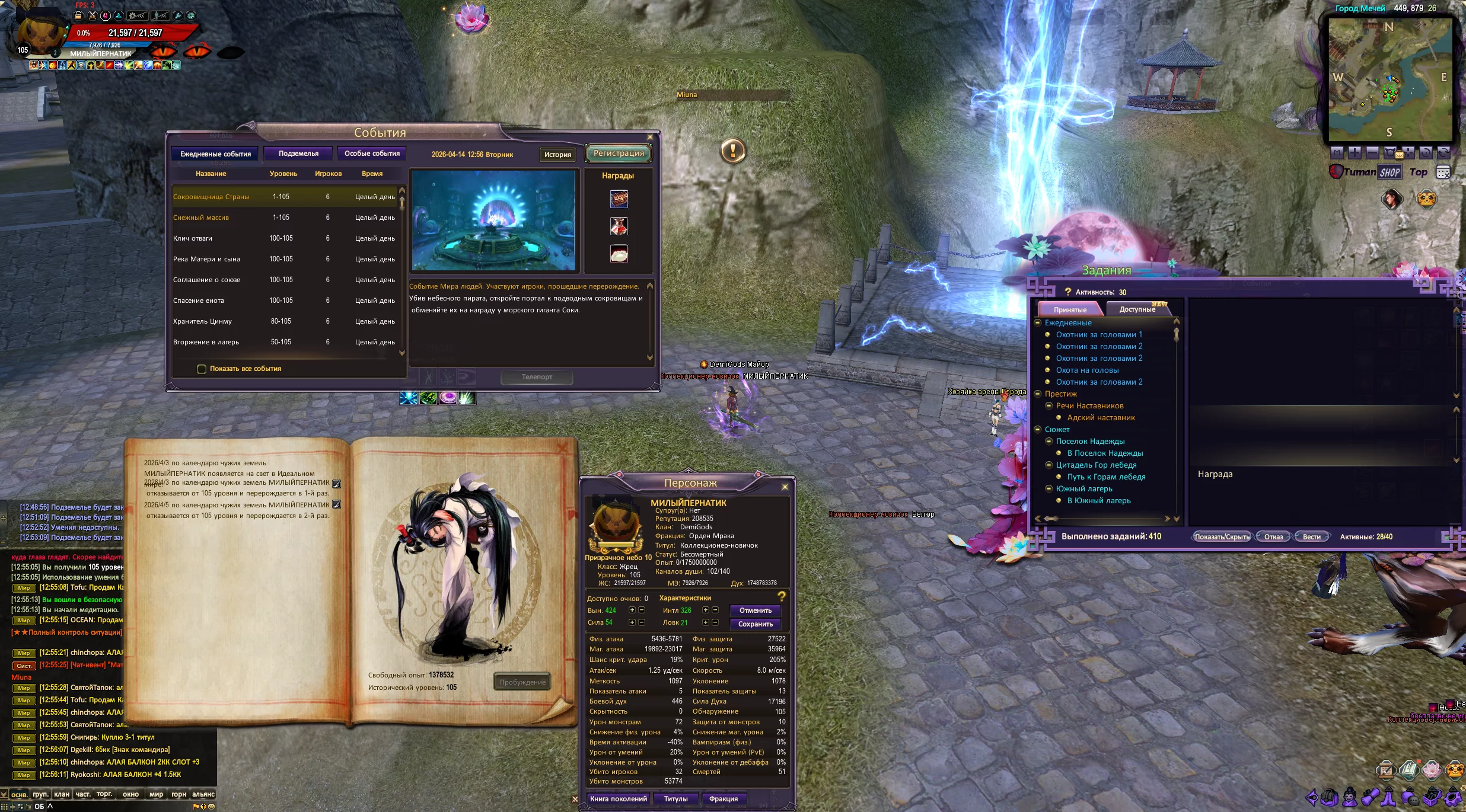Select the Снежный массив event row

click(x=202, y=218)
